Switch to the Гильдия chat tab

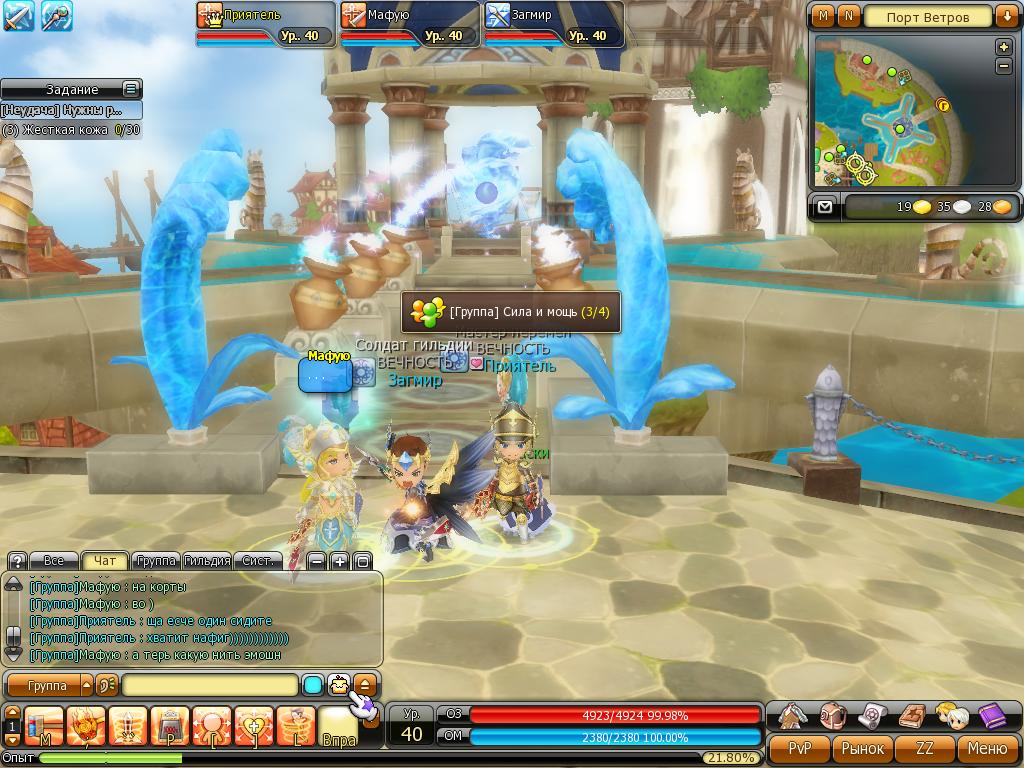click(x=207, y=561)
